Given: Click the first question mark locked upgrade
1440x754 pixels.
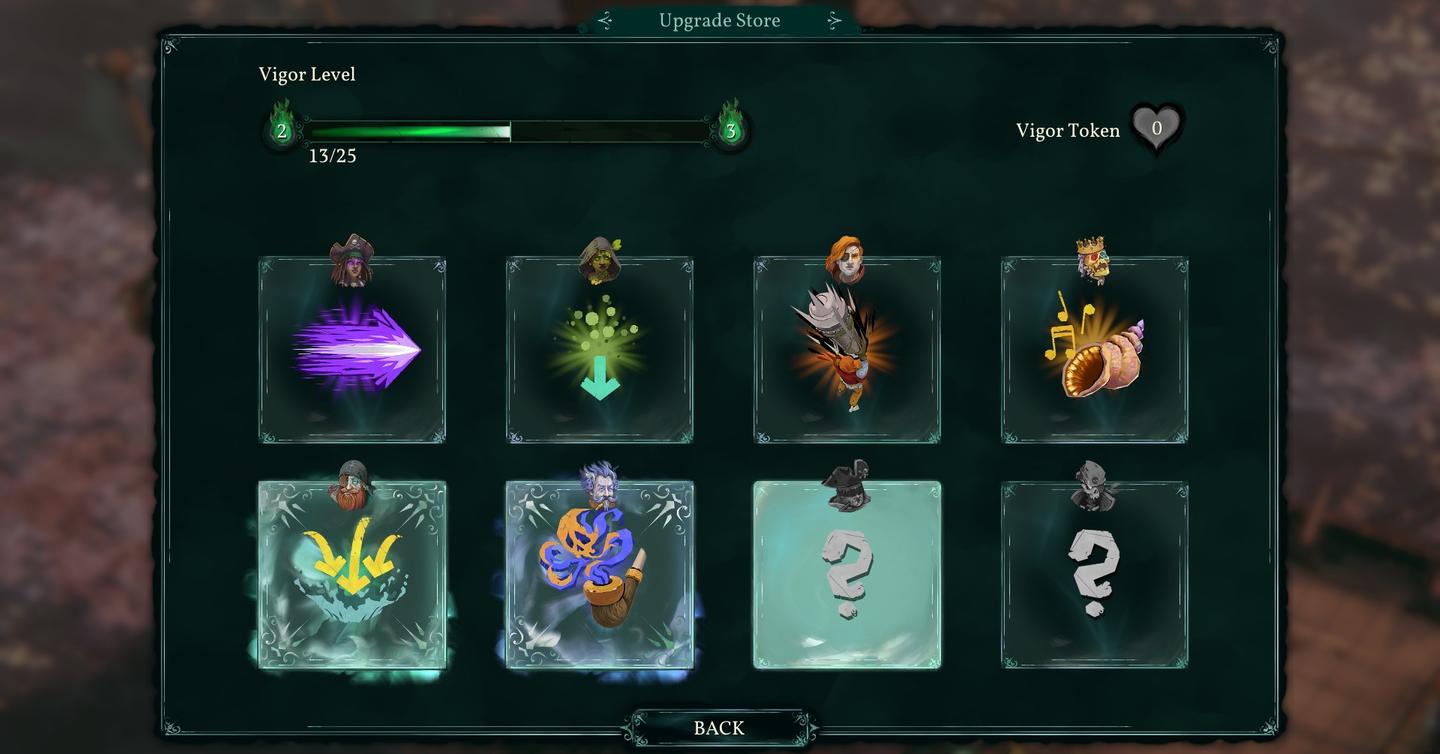Looking at the screenshot, I should pyautogui.click(x=846, y=575).
